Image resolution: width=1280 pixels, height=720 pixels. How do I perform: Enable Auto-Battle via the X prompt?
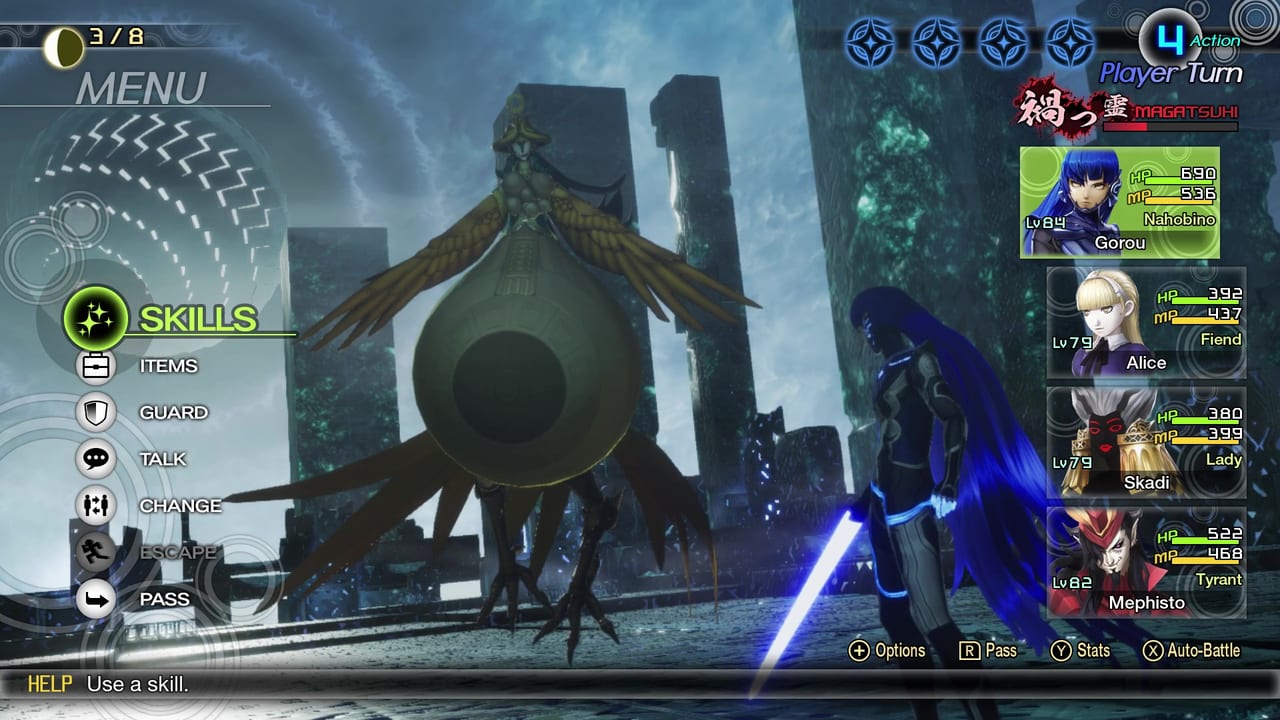1183,650
